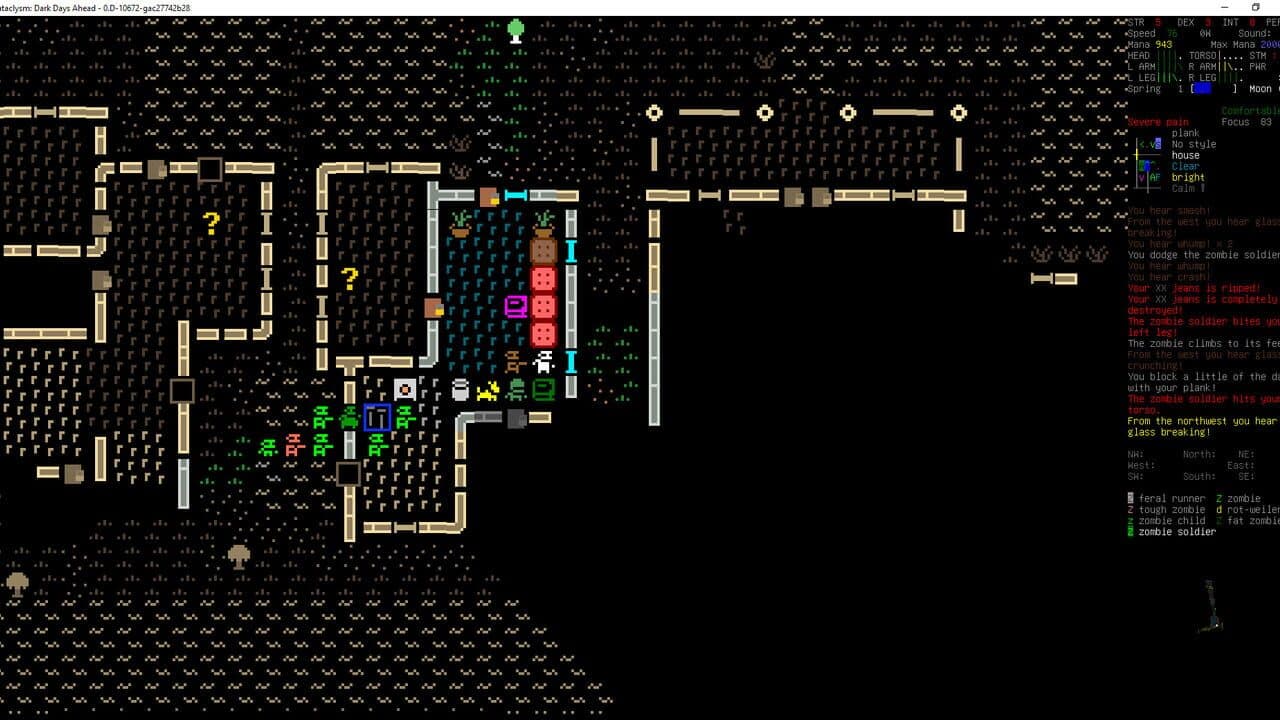Click the magenta television sprite in the house
The width and height of the screenshot is (1280, 720).
pos(515,308)
